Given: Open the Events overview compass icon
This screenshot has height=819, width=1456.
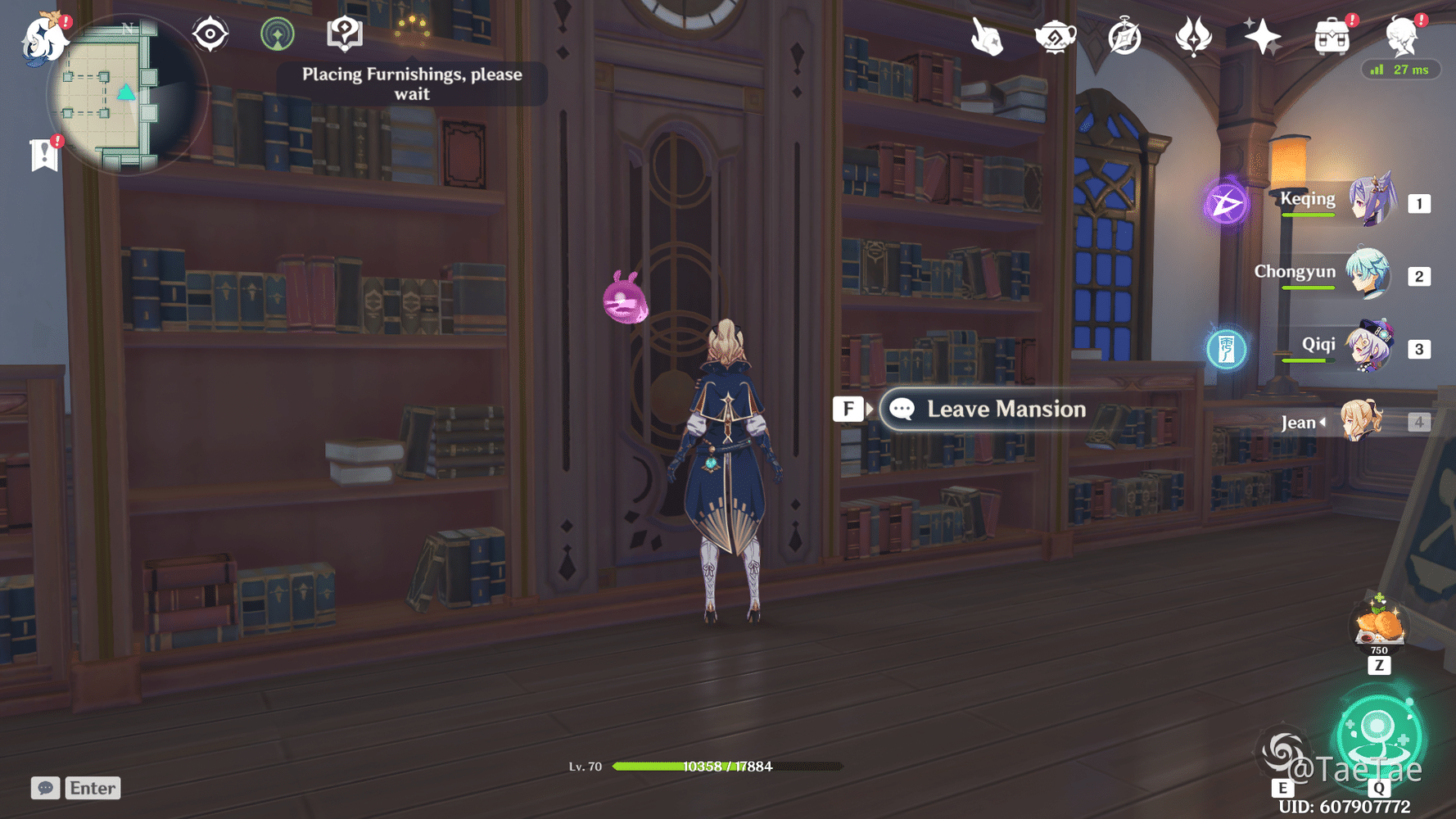Looking at the screenshot, I should pyautogui.click(x=1124, y=35).
